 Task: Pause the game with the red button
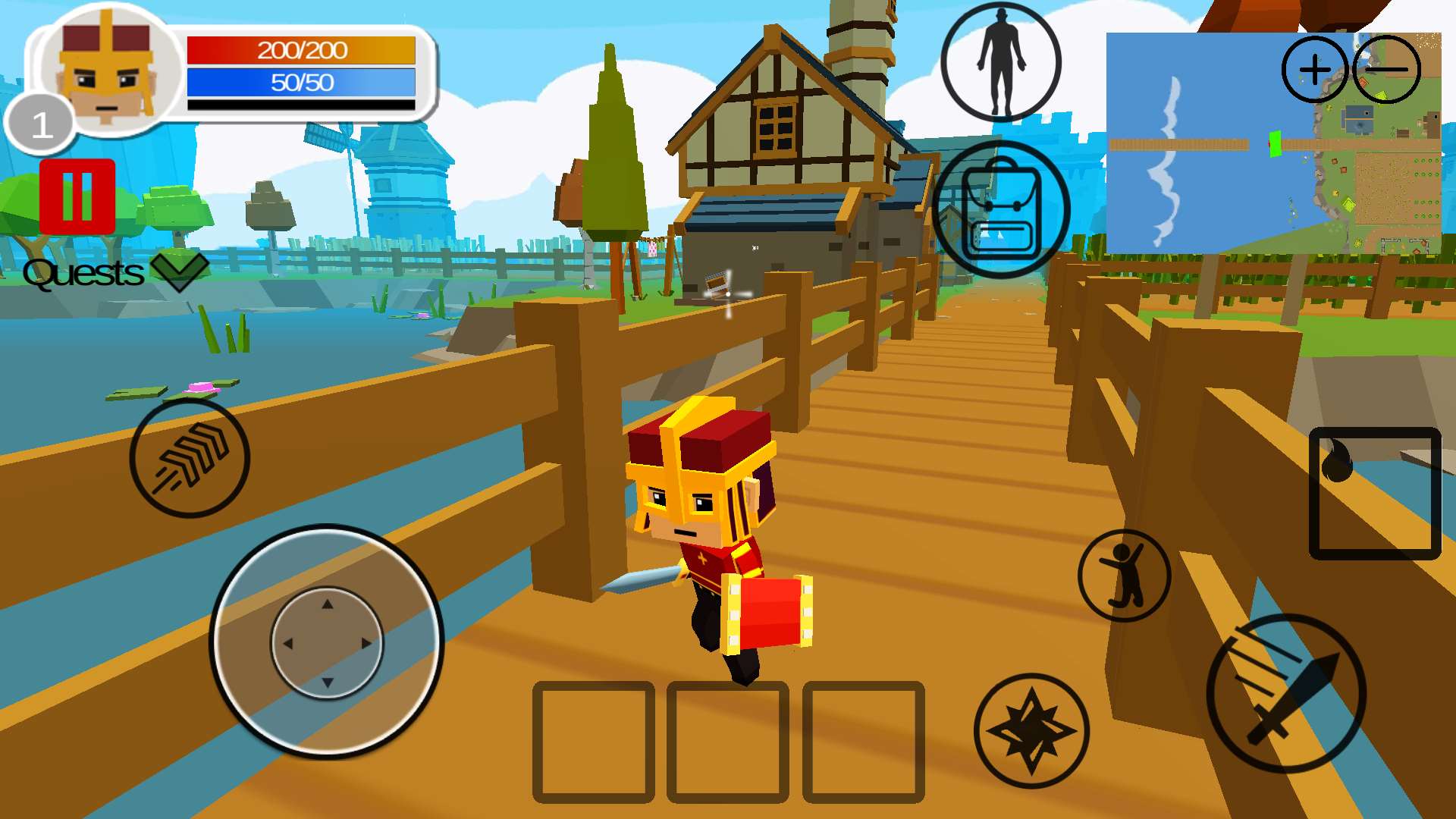coord(77,196)
